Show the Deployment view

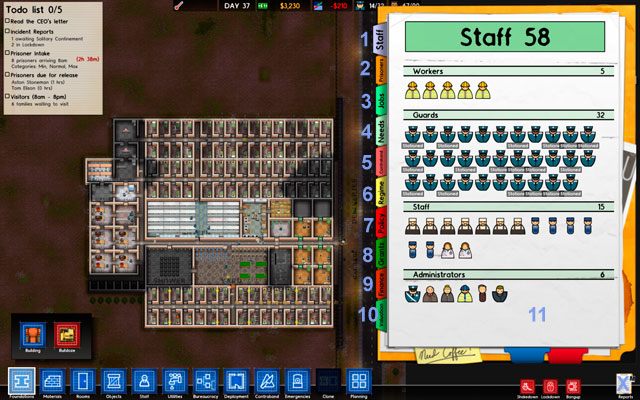236,381
